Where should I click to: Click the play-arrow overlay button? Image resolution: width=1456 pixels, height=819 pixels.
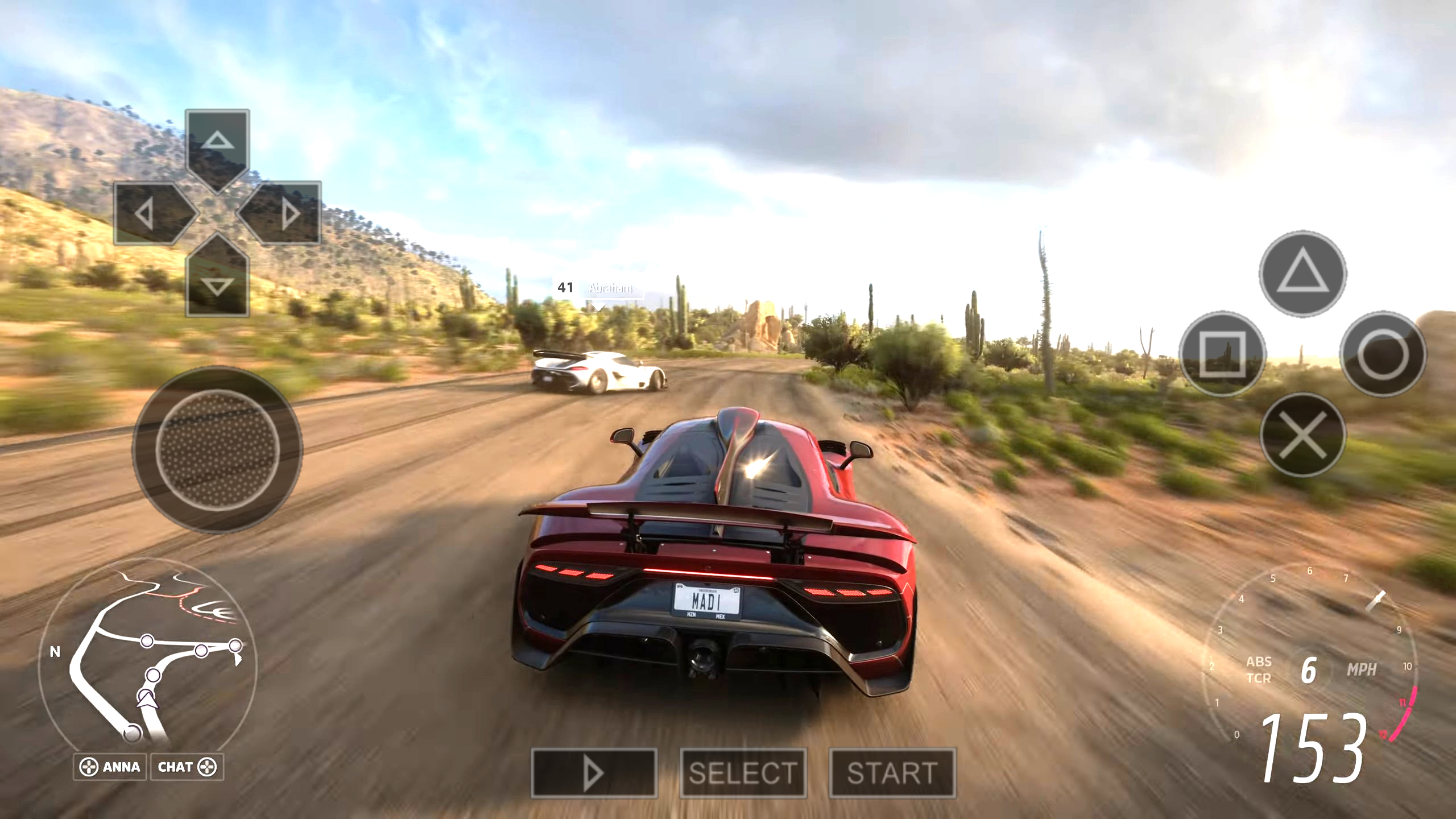tap(594, 773)
